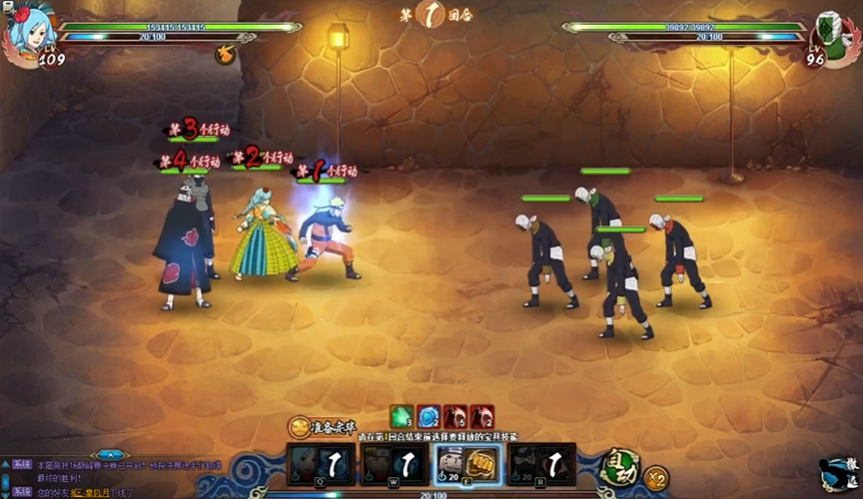Viewport: 863px width, 499px height.
Task: Inspect the green-haired enemy portrait
Action: pos(832,34)
